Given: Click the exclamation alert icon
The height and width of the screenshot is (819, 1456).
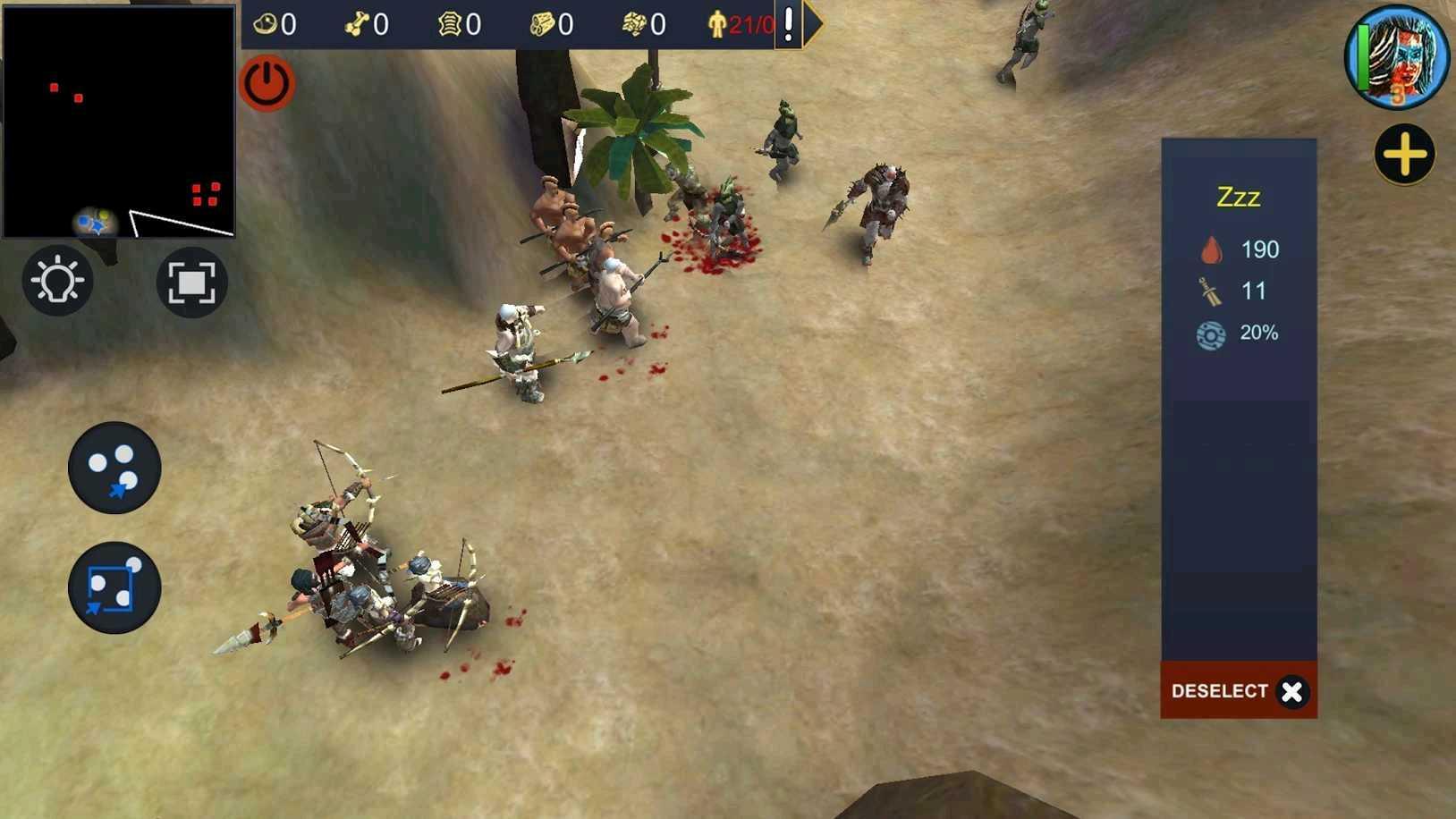Looking at the screenshot, I should coord(788,24).
